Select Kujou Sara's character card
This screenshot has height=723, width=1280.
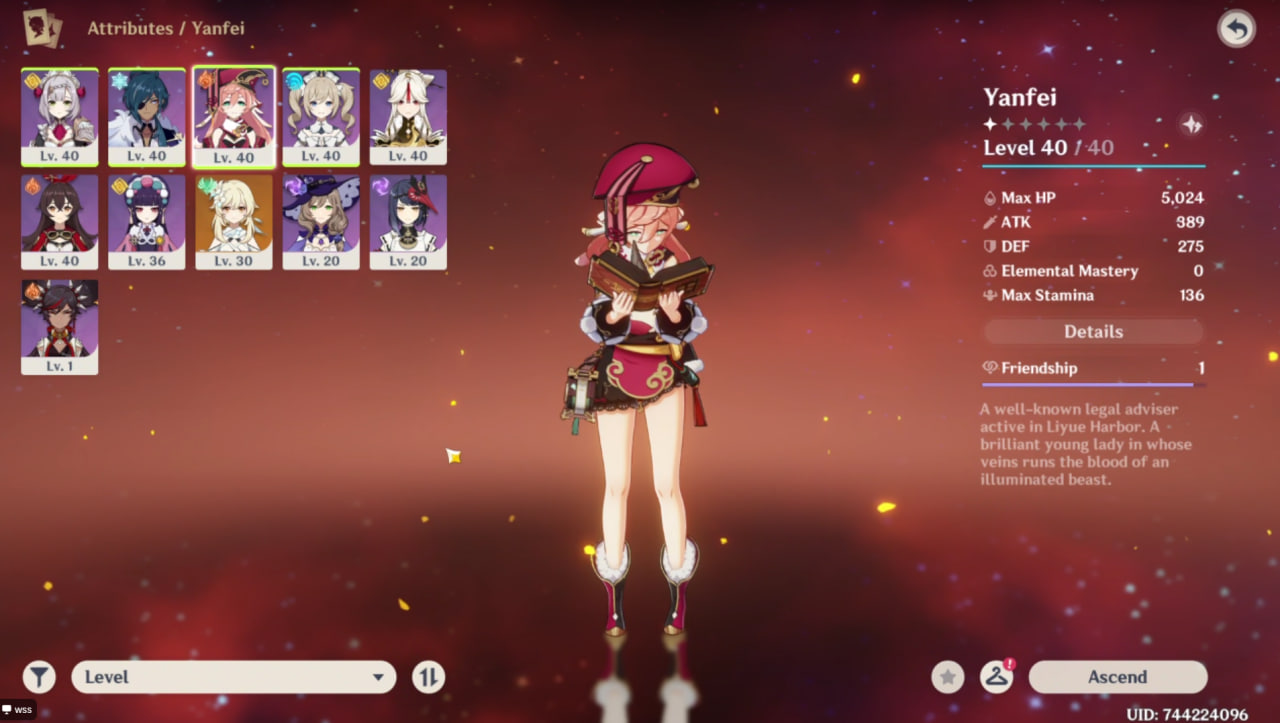408,221
